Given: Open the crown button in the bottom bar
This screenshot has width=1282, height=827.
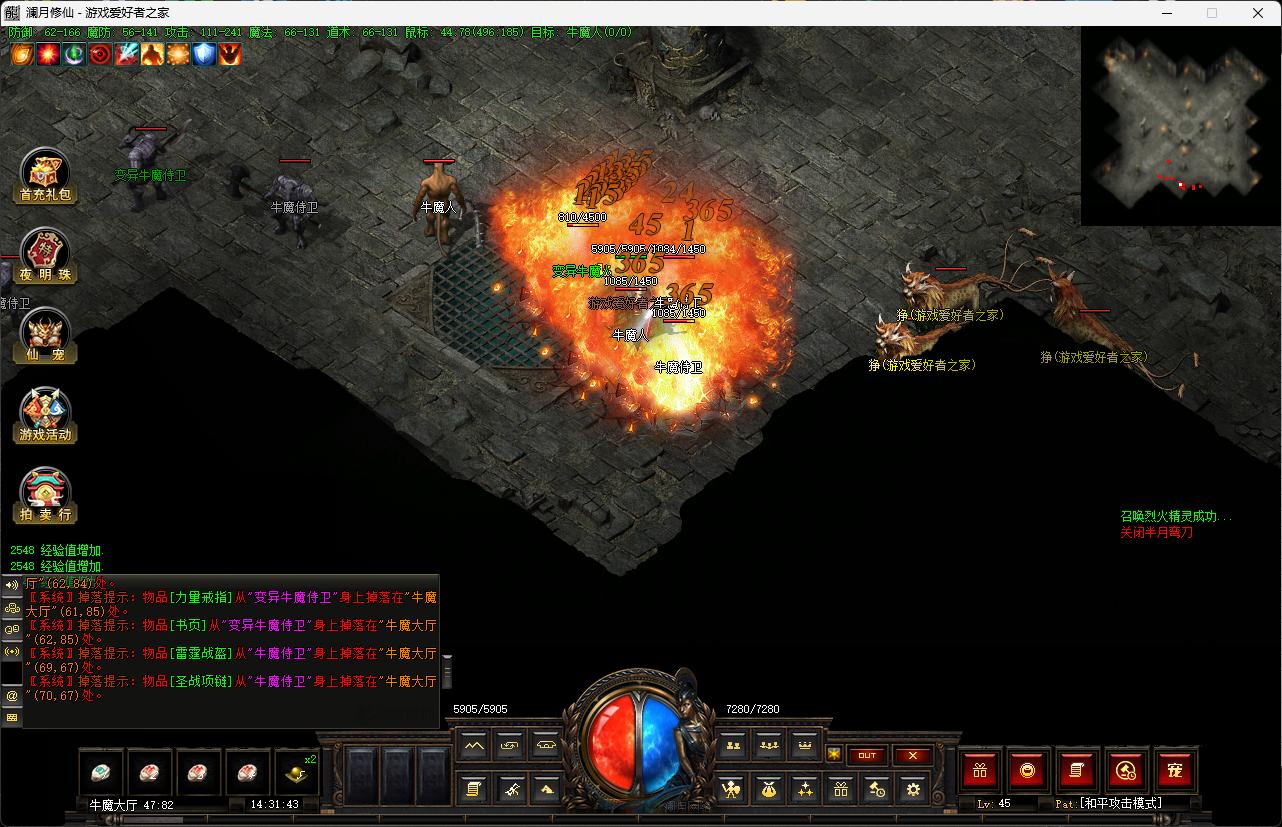Looking at the screenshot, I should (x=804, y=745).
